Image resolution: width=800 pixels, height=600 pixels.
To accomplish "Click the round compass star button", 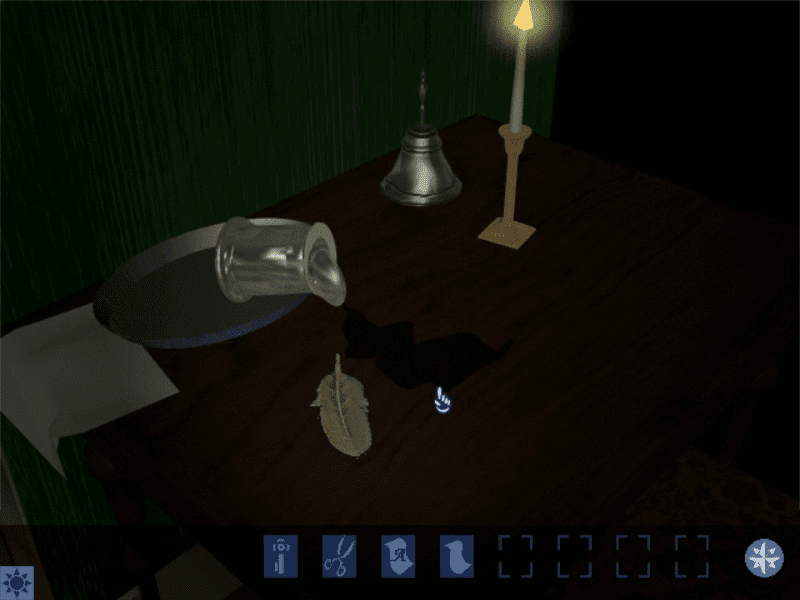I will 764,557.
